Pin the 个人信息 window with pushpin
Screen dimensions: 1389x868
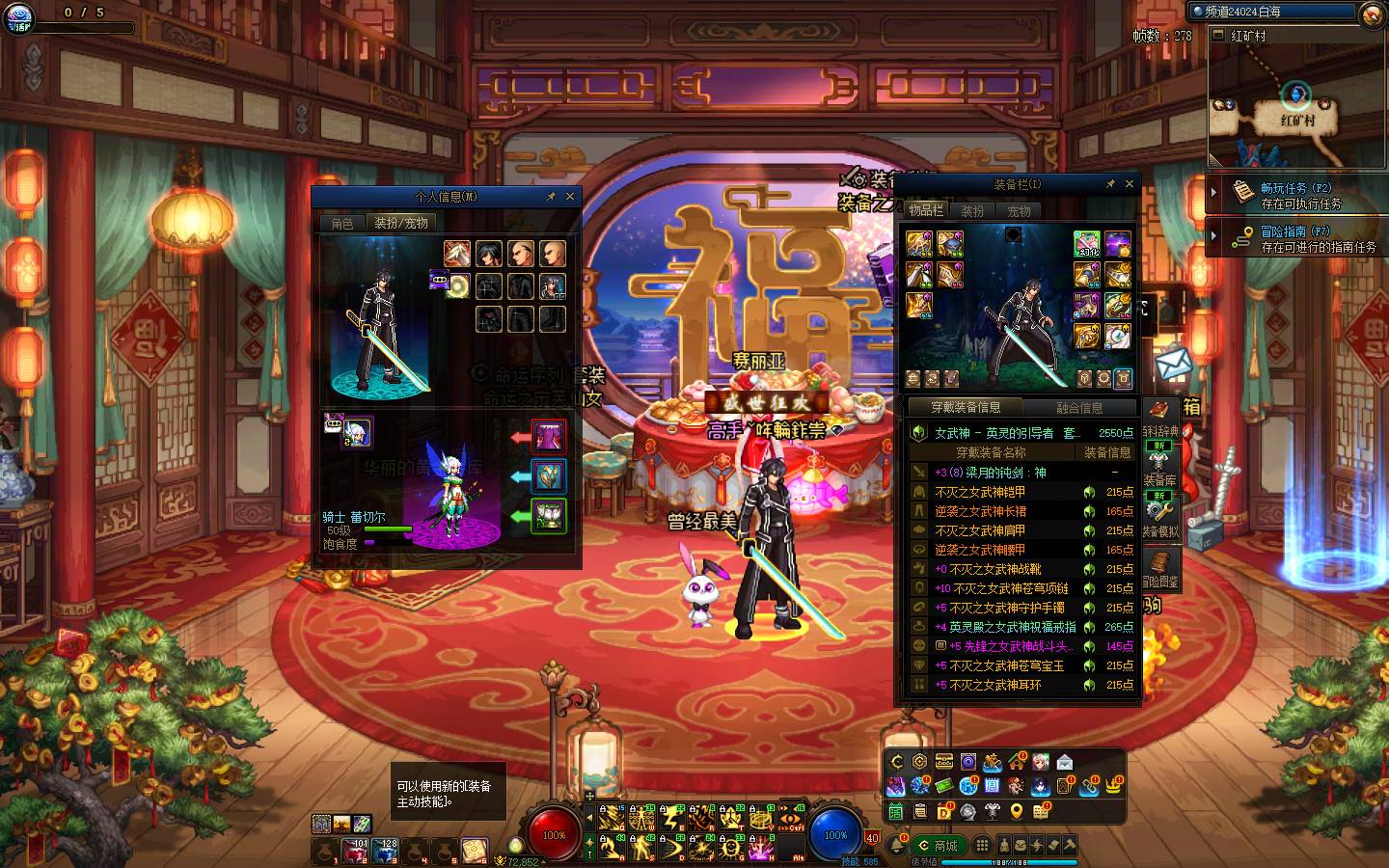(551, 196)
